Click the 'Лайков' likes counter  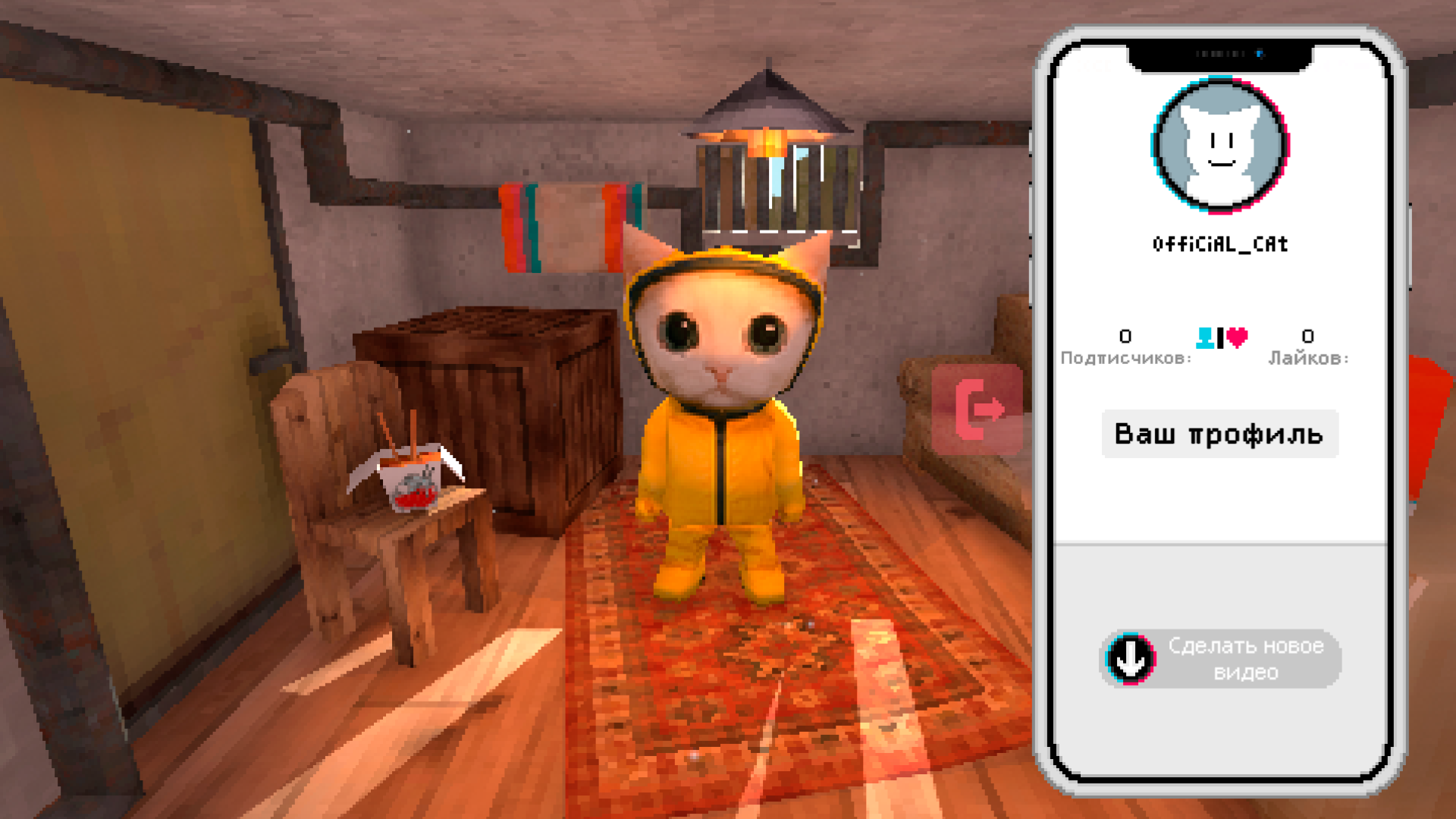(1307, 349)
